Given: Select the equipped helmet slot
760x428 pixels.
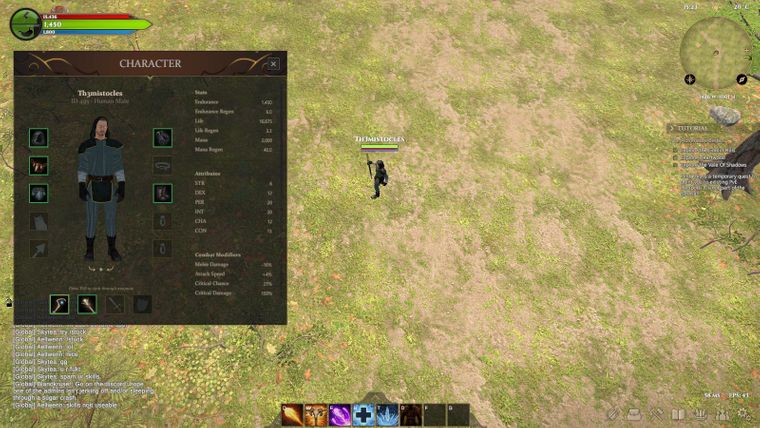Looking at the screenshot, I should point(39,138).
